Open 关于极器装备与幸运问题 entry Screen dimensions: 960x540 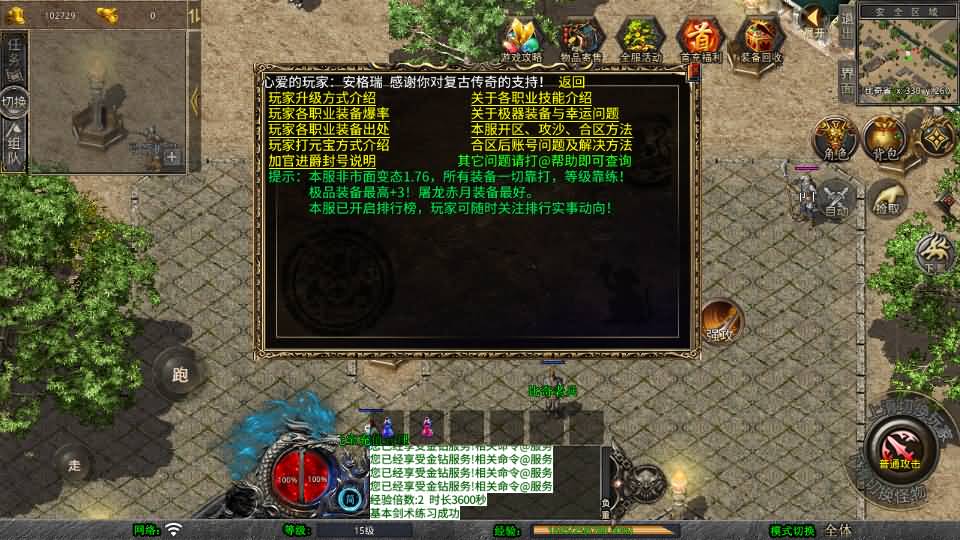click(545, 114)
